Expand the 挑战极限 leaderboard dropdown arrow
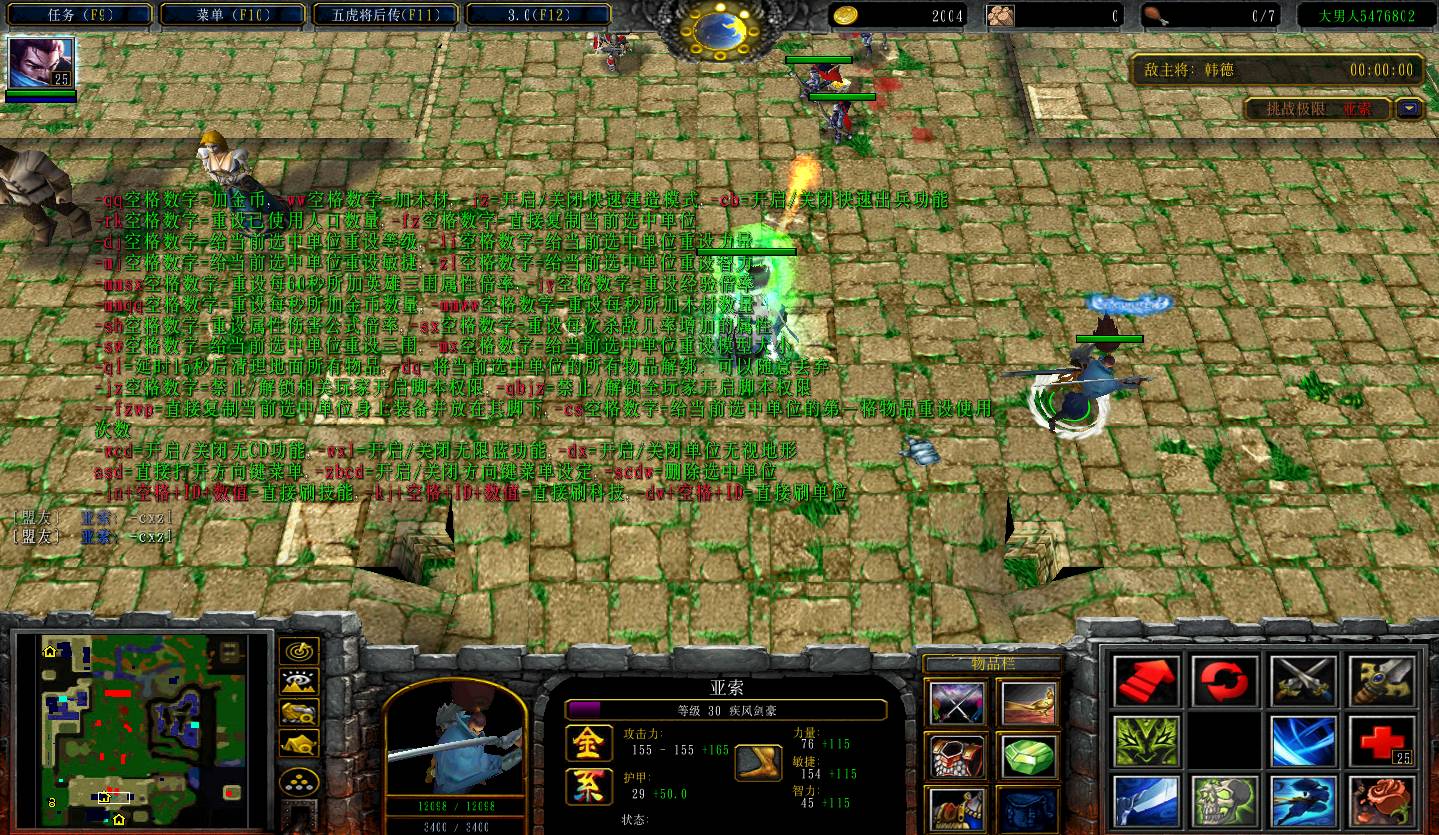The image size is (1439, 835). click(x=1410, y=109)
